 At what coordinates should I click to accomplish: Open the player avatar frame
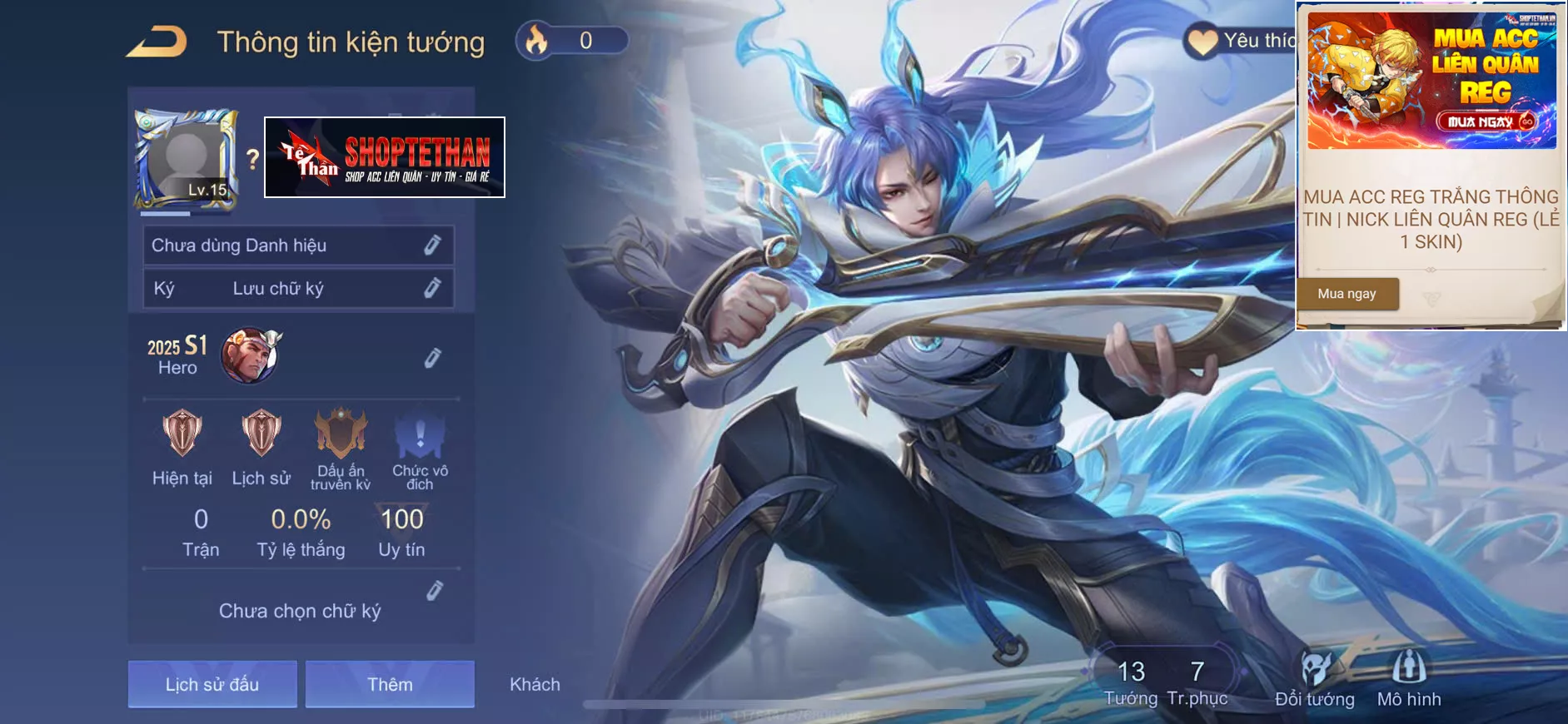pos(186,158)
